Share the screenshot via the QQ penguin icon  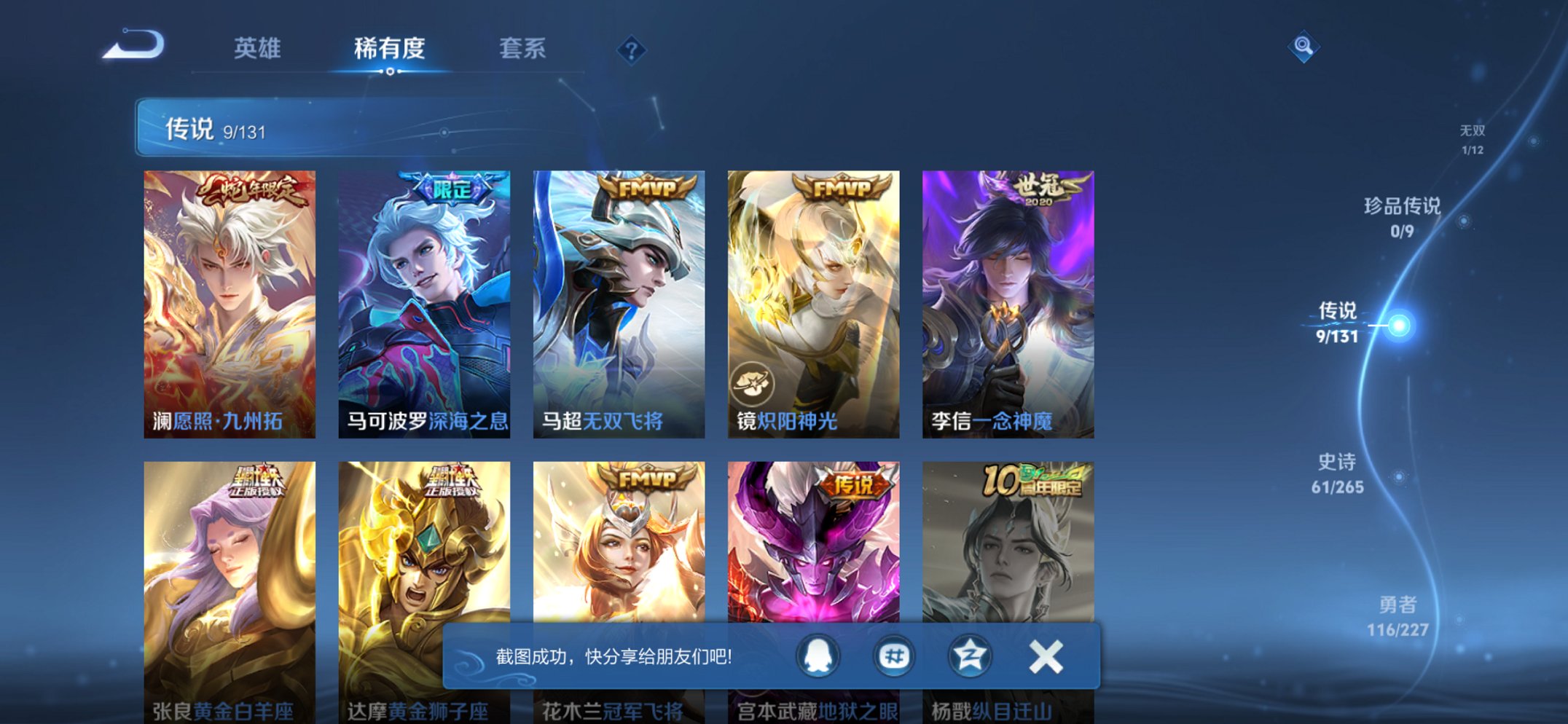point(816,655)
